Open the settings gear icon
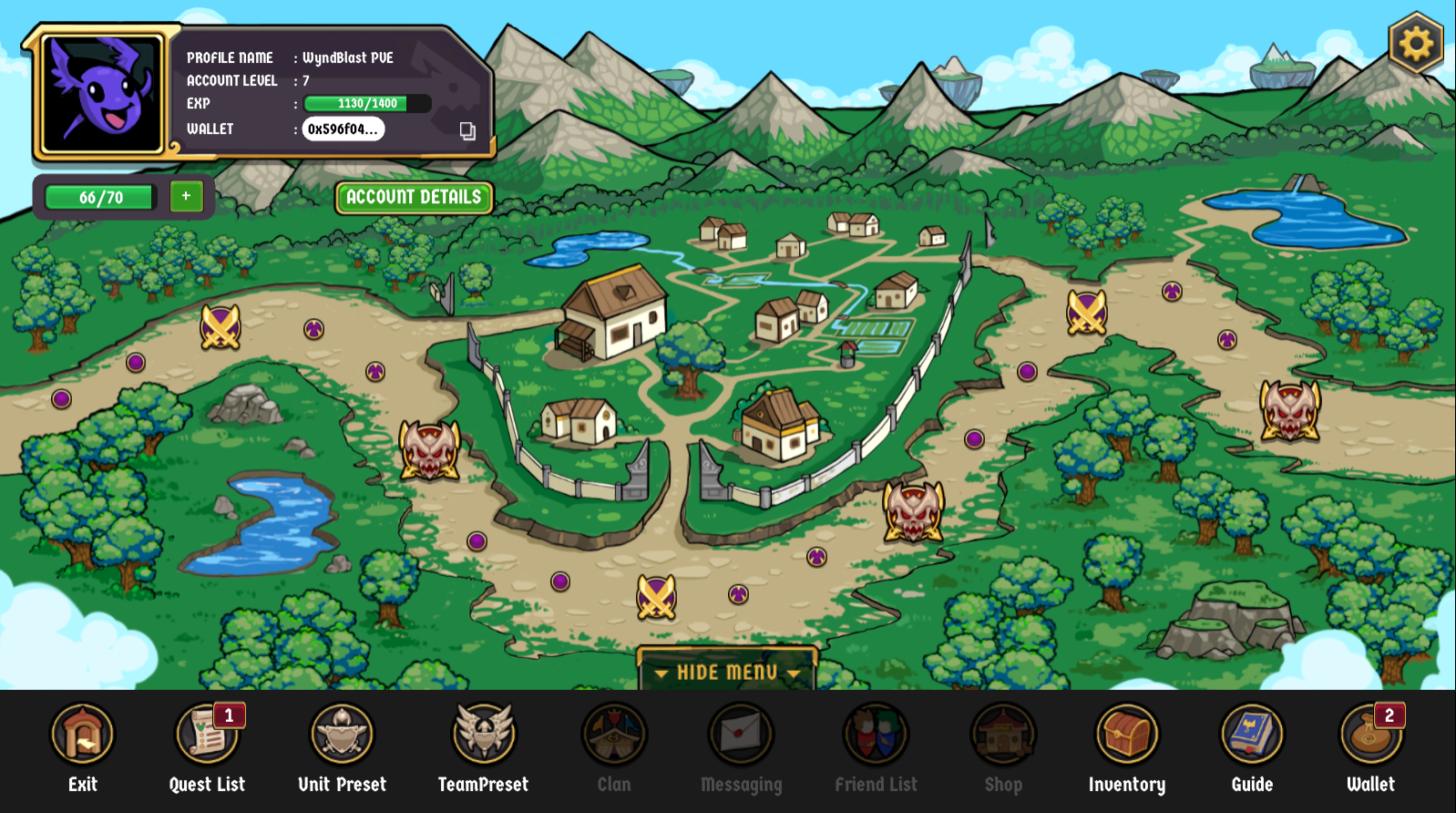 pos(1415,43)
